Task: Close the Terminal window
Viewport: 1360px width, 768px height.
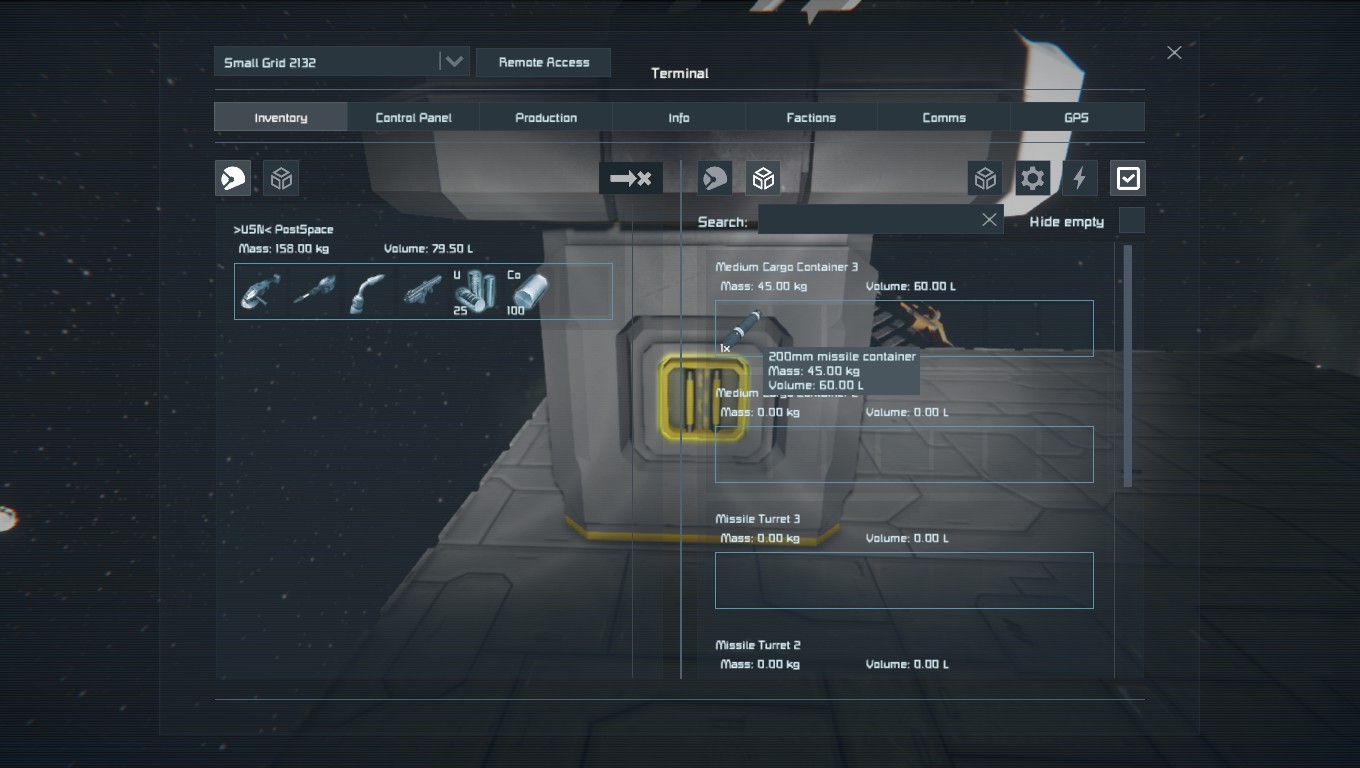Action: 1174,52
